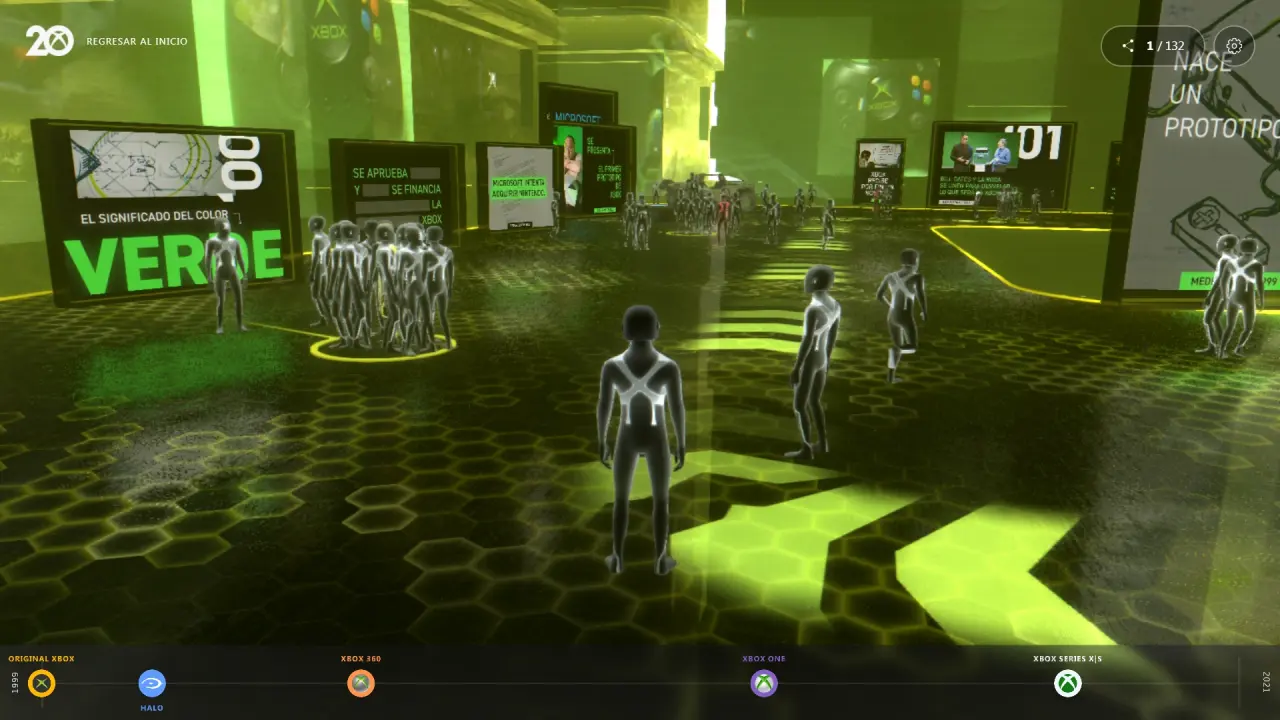Jump to the Original Xbox timeline marker
1280x720 pixels.
click(42, 684)
